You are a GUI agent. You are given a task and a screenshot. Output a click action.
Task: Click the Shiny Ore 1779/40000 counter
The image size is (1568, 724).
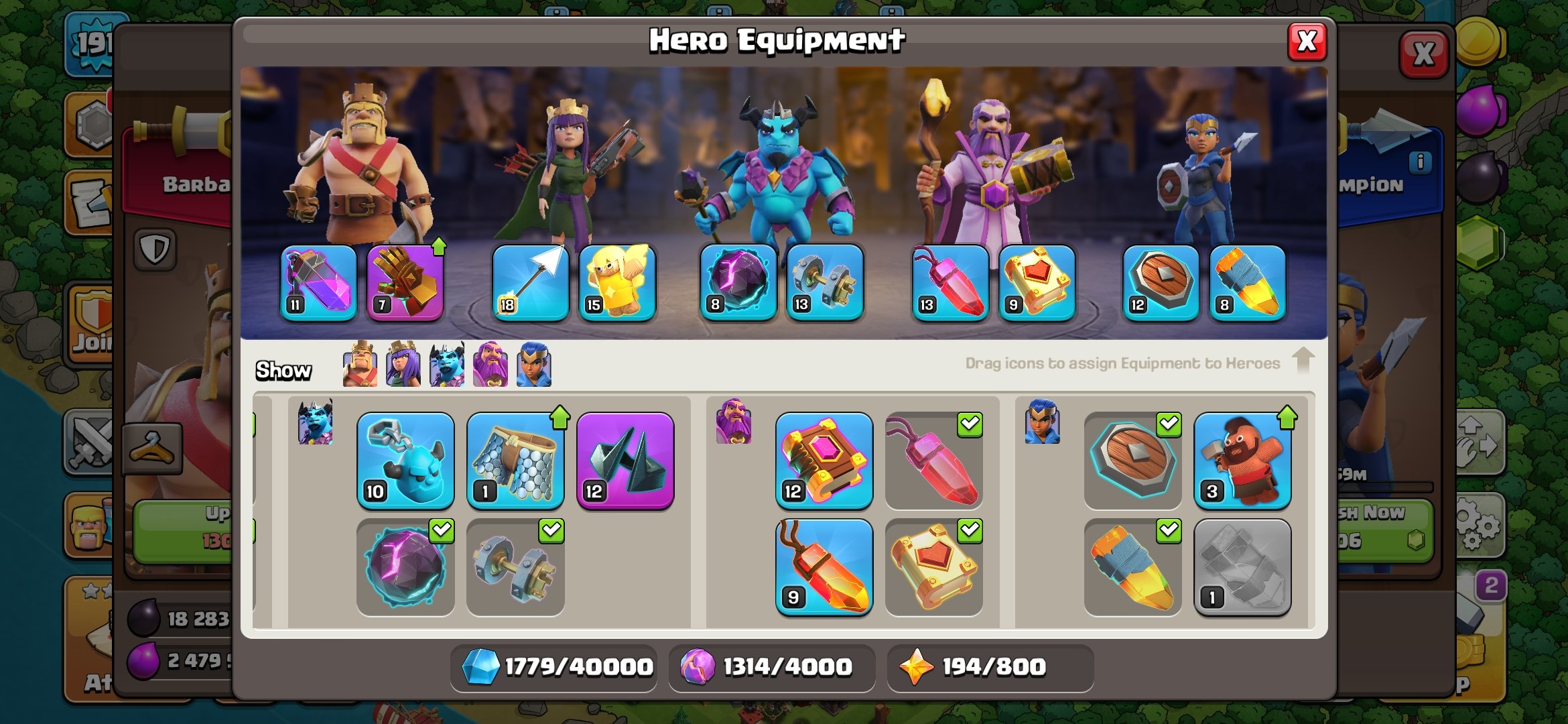555,666
